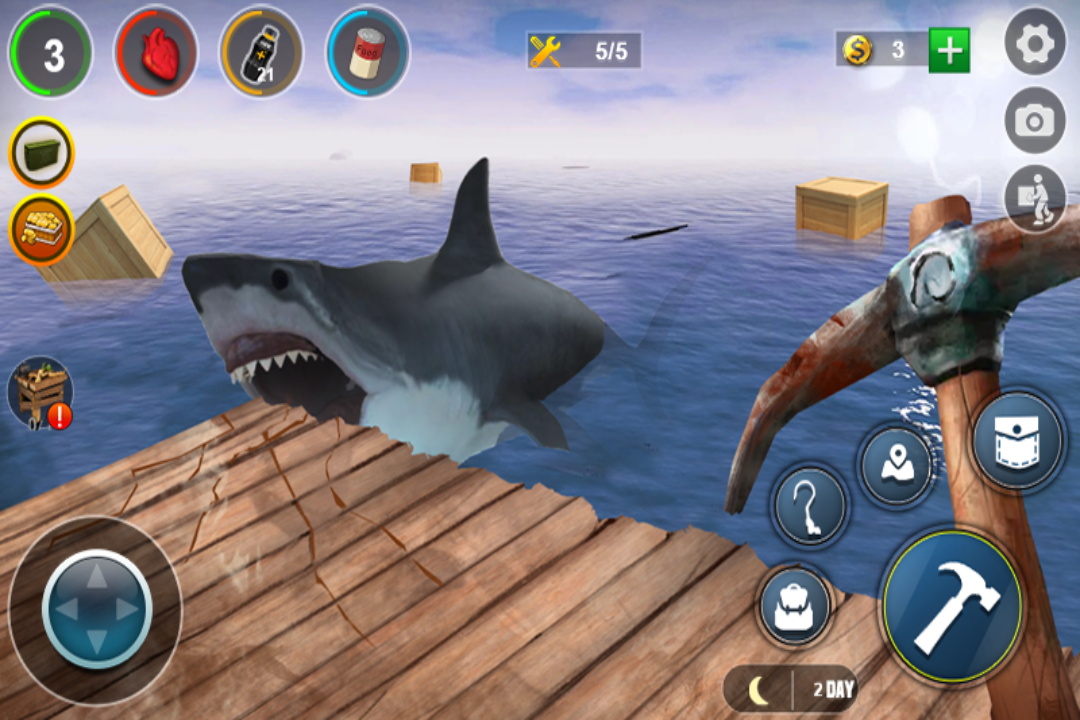
Task: Open the backpack inventory
Action: coord(795,606)
